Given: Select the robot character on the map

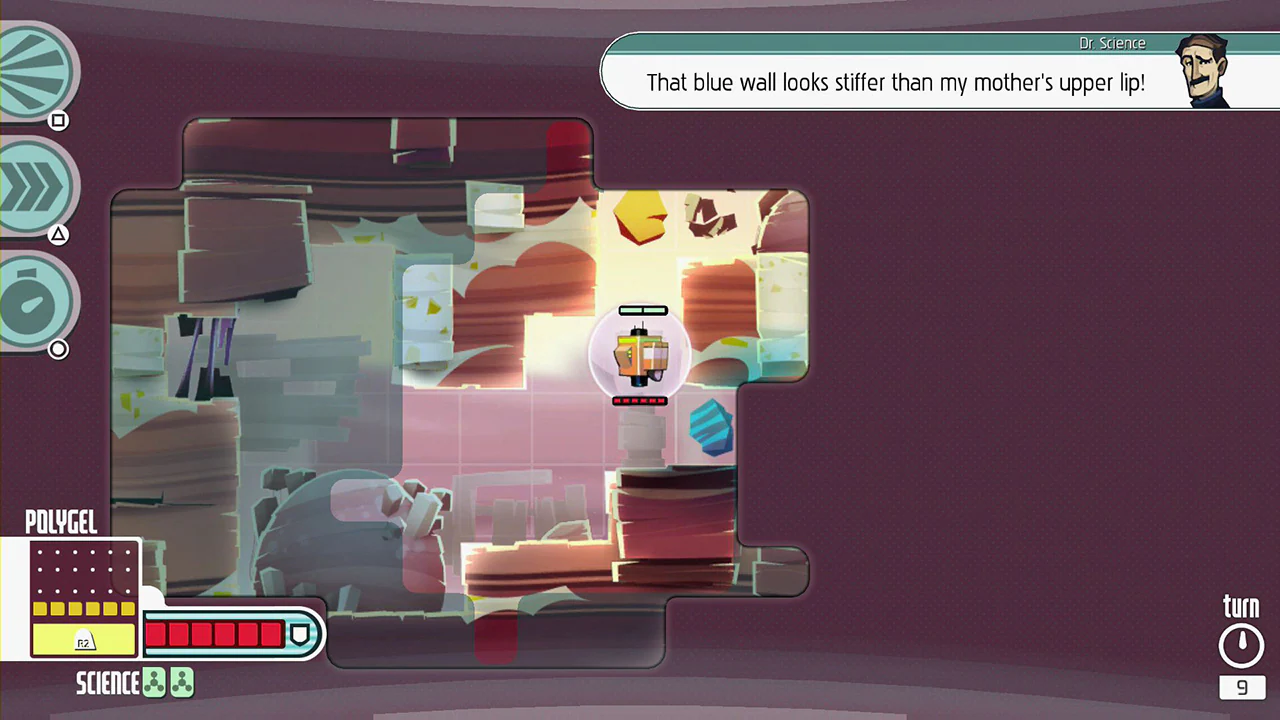Looking at the screenshot, I should pyautogui.click(x=641, y=355).
